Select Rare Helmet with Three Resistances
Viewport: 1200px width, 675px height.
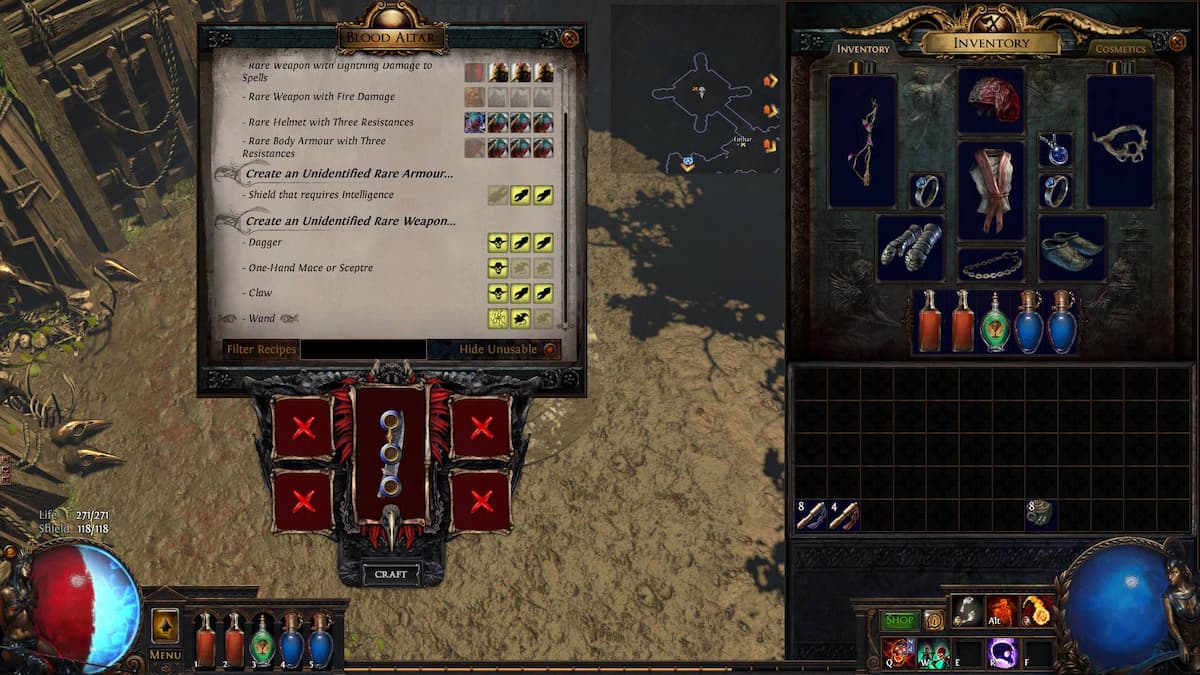(x=330, y=122)
